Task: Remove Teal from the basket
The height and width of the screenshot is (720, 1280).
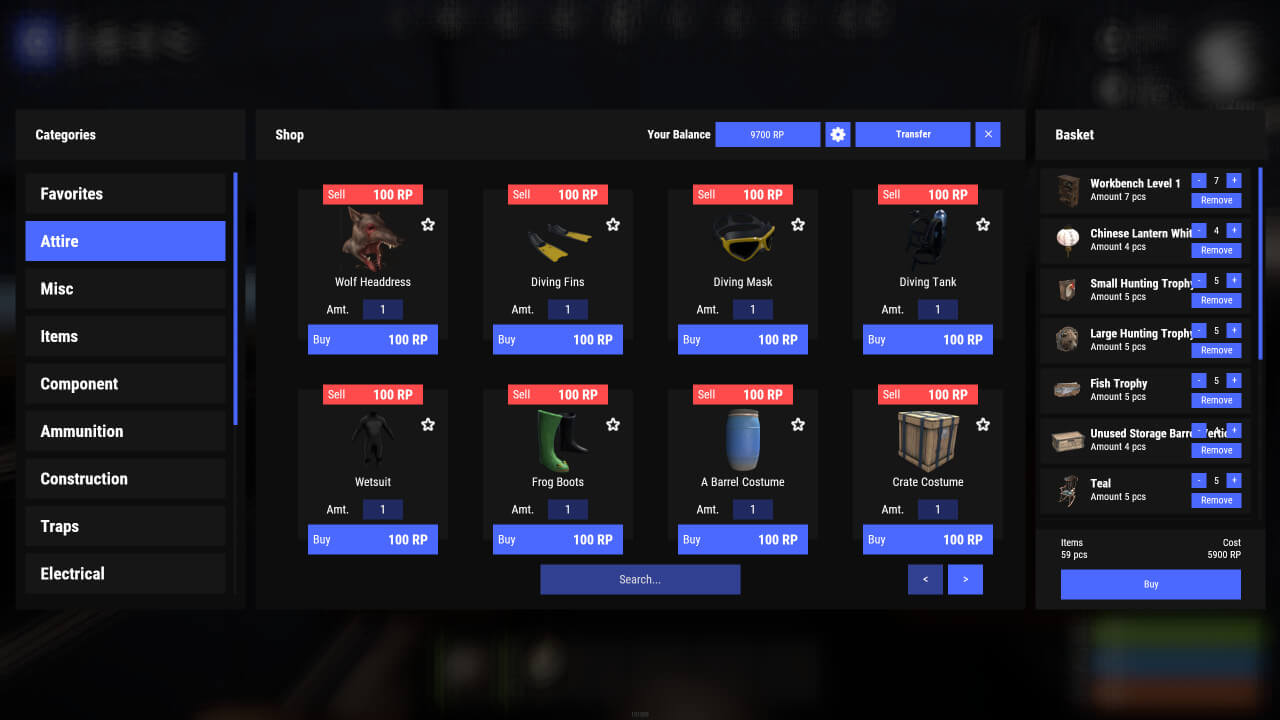Action: click(1216, 500)
